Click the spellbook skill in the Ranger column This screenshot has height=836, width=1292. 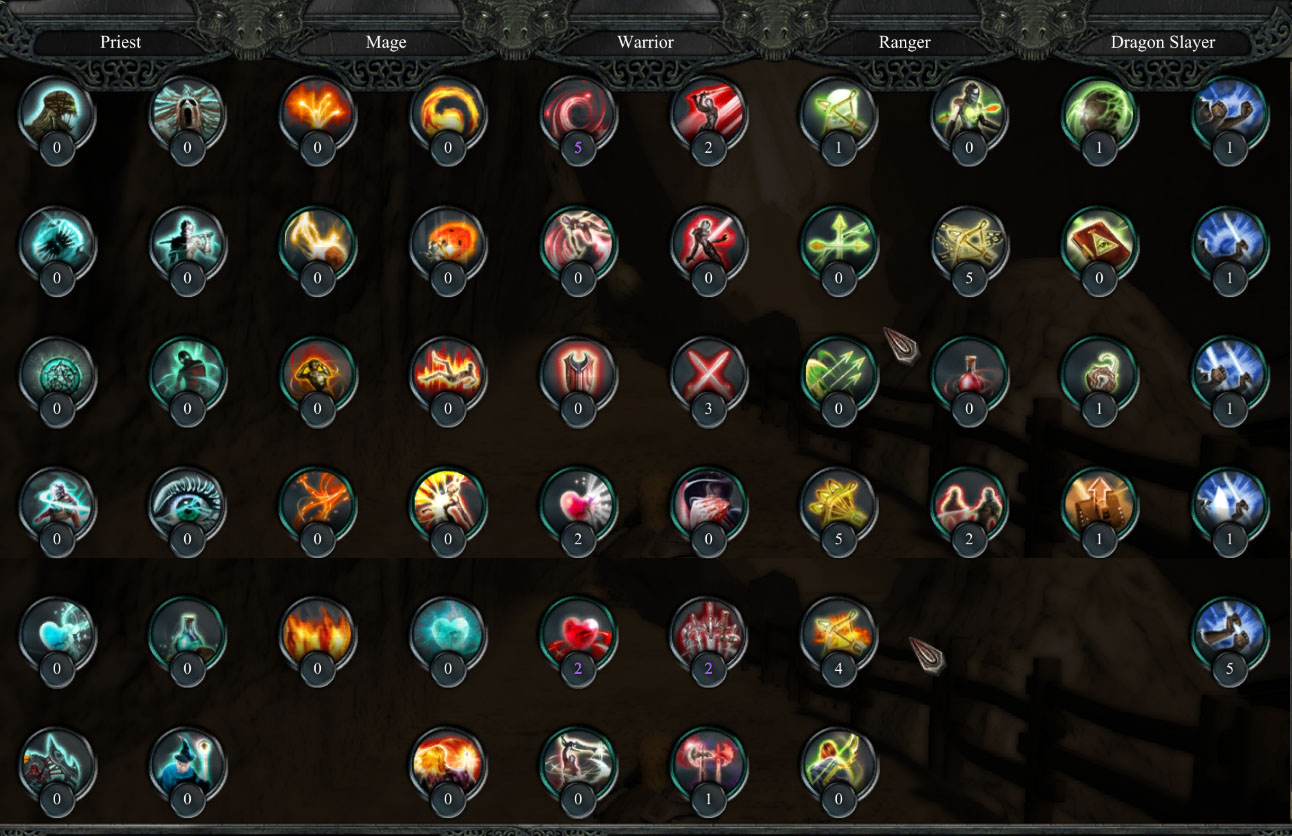click(1098, 248)
